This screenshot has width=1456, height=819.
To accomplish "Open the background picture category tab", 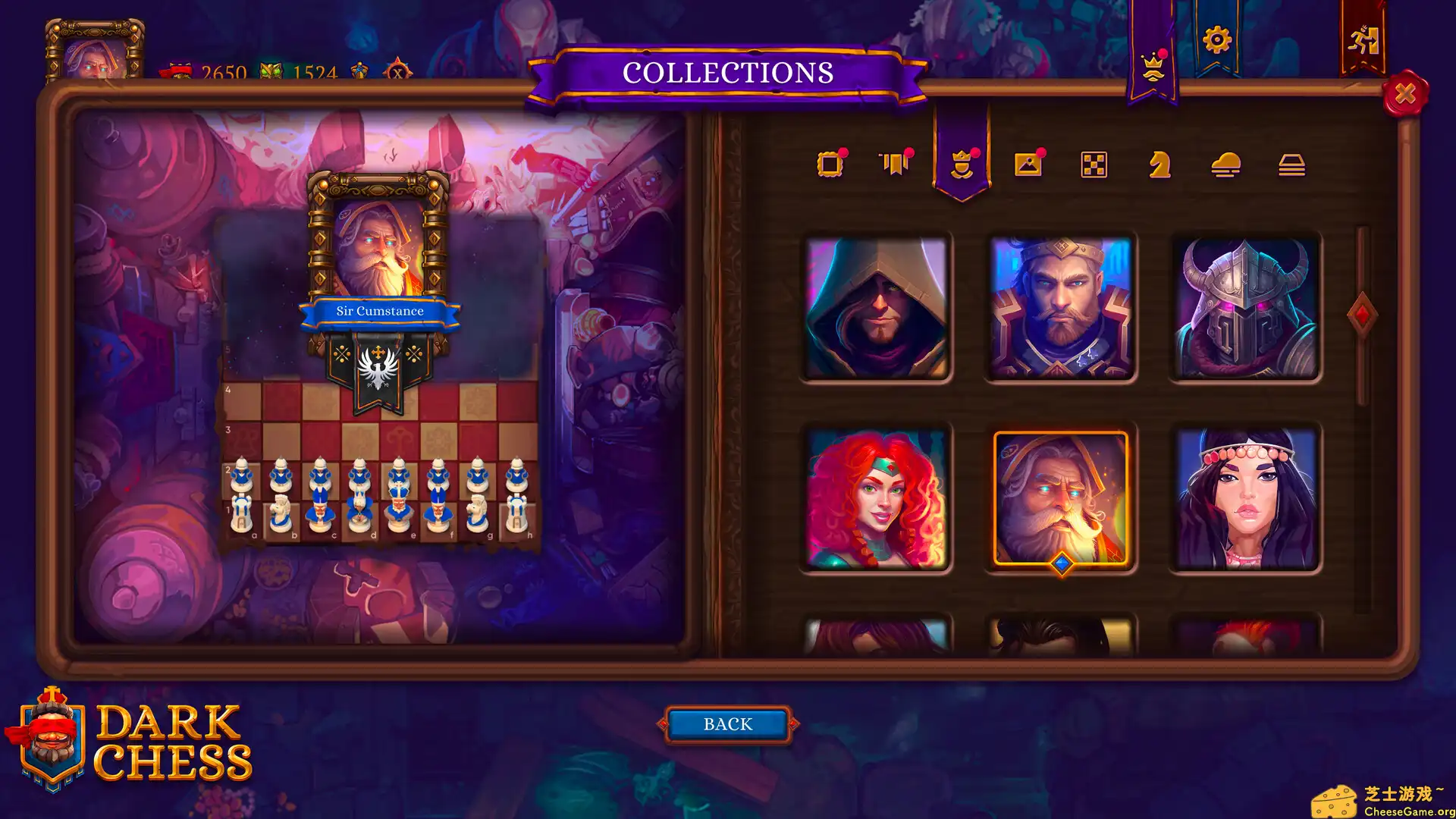I will [x=1028, y=164].
